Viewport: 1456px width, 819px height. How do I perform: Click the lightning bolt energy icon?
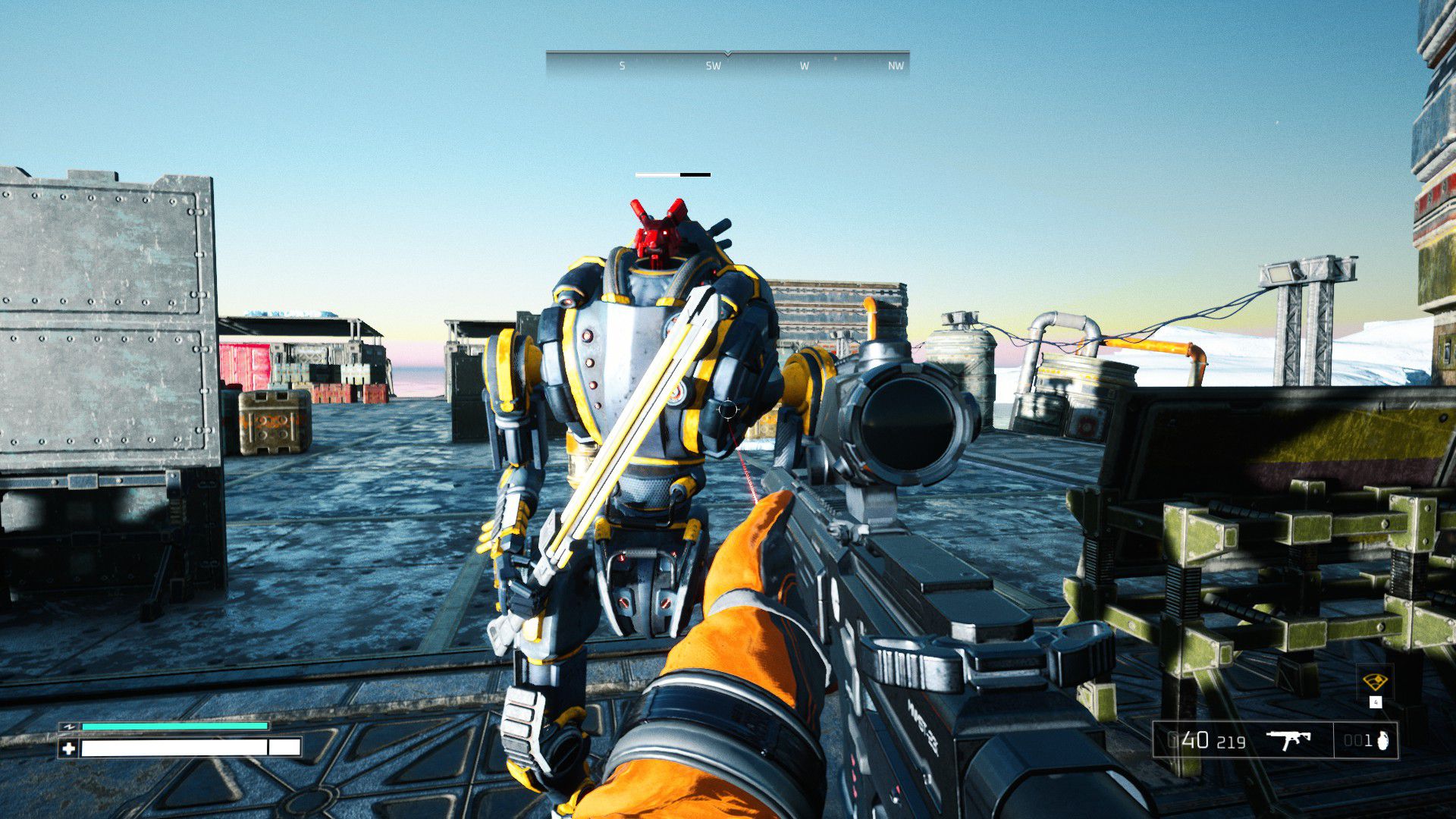tap(70, 726)
